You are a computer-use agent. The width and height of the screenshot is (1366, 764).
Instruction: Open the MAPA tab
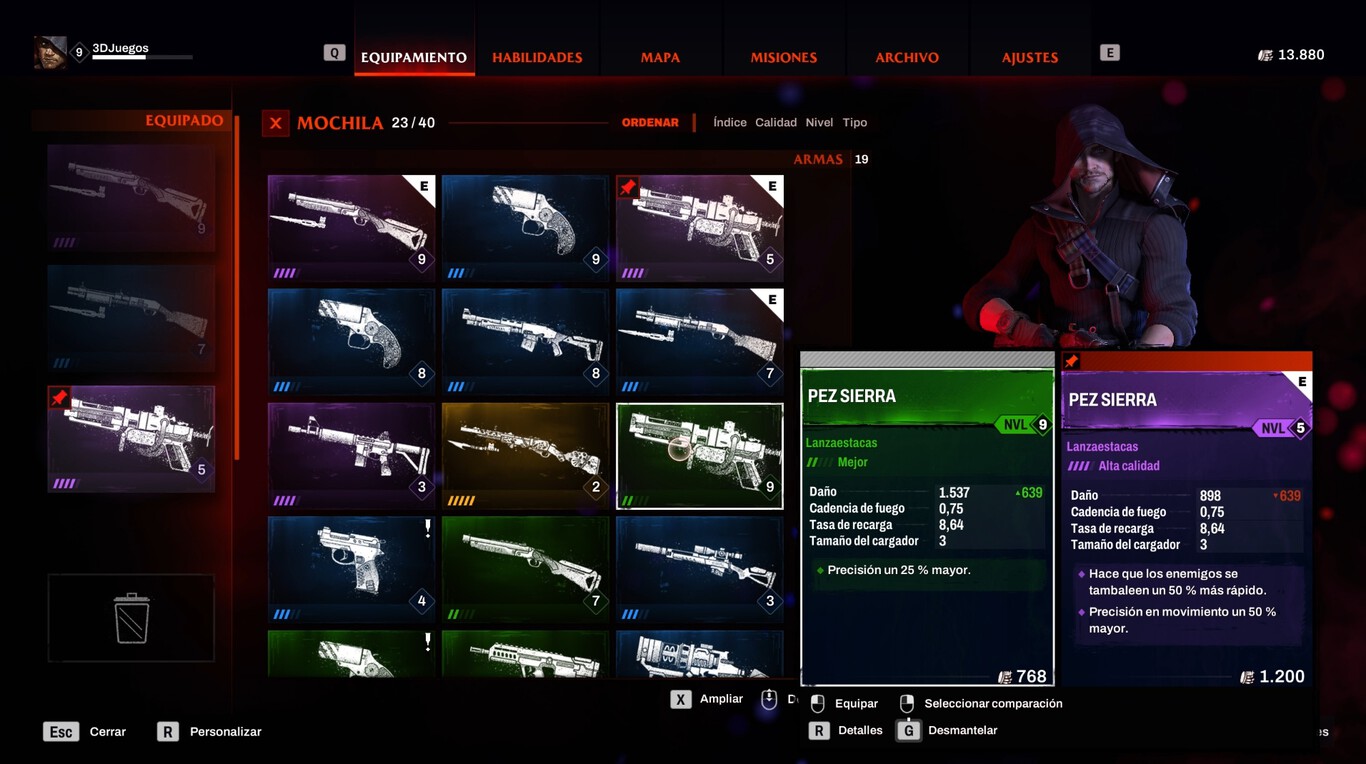(659, 57)
